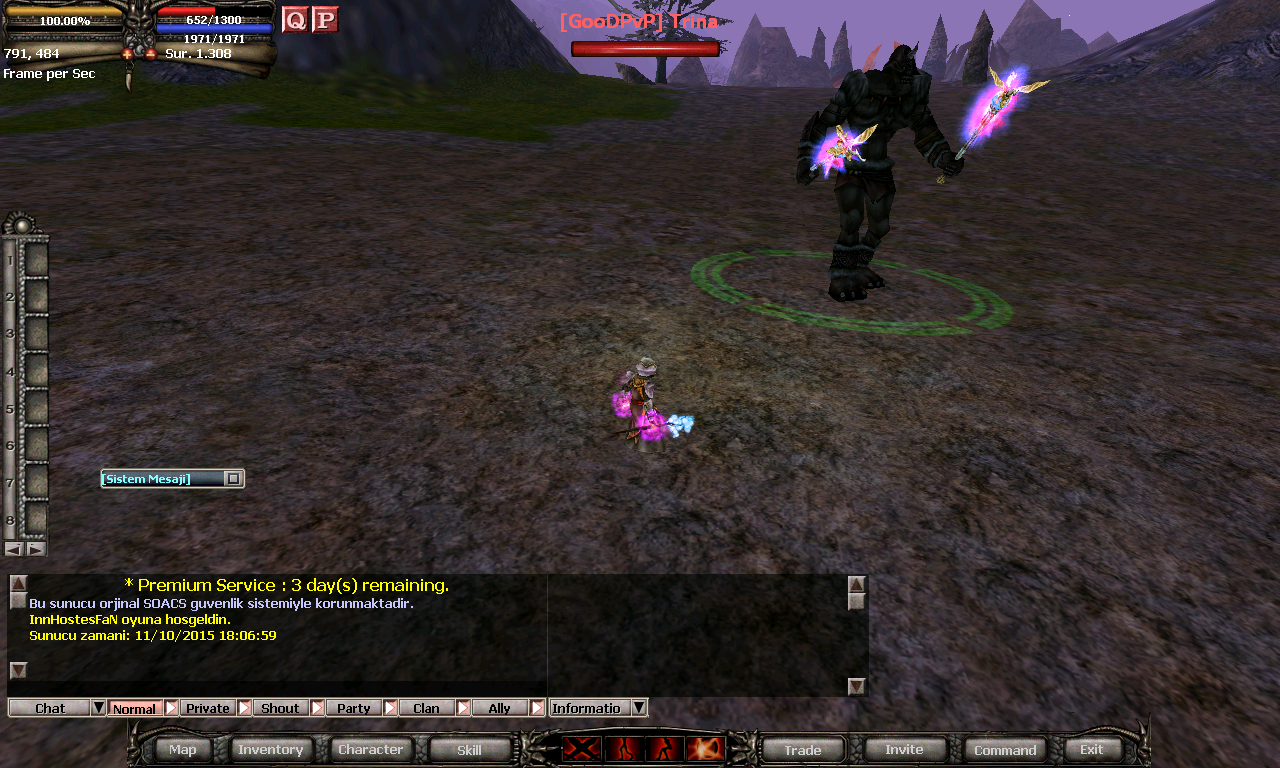Open the Ally chat tab
Screen dimensions: 1280x768
499,708
